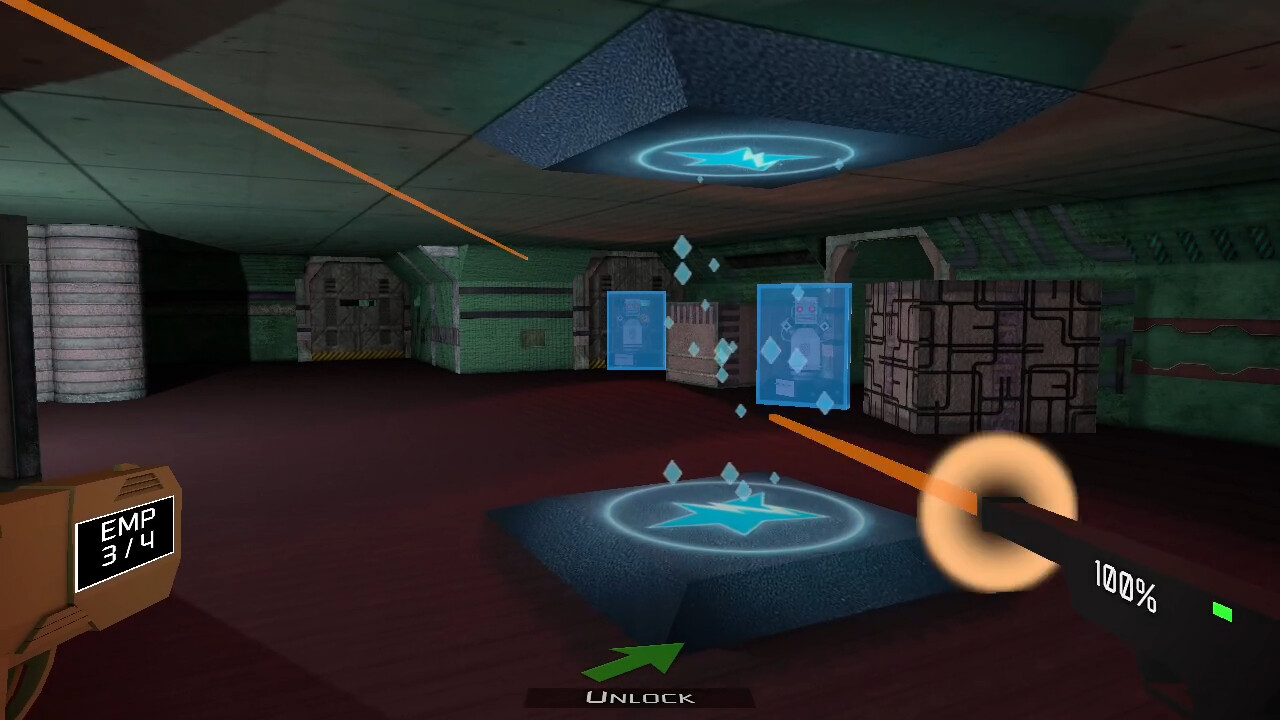Expand the left hologram's bottom info strip

point(624,358)
